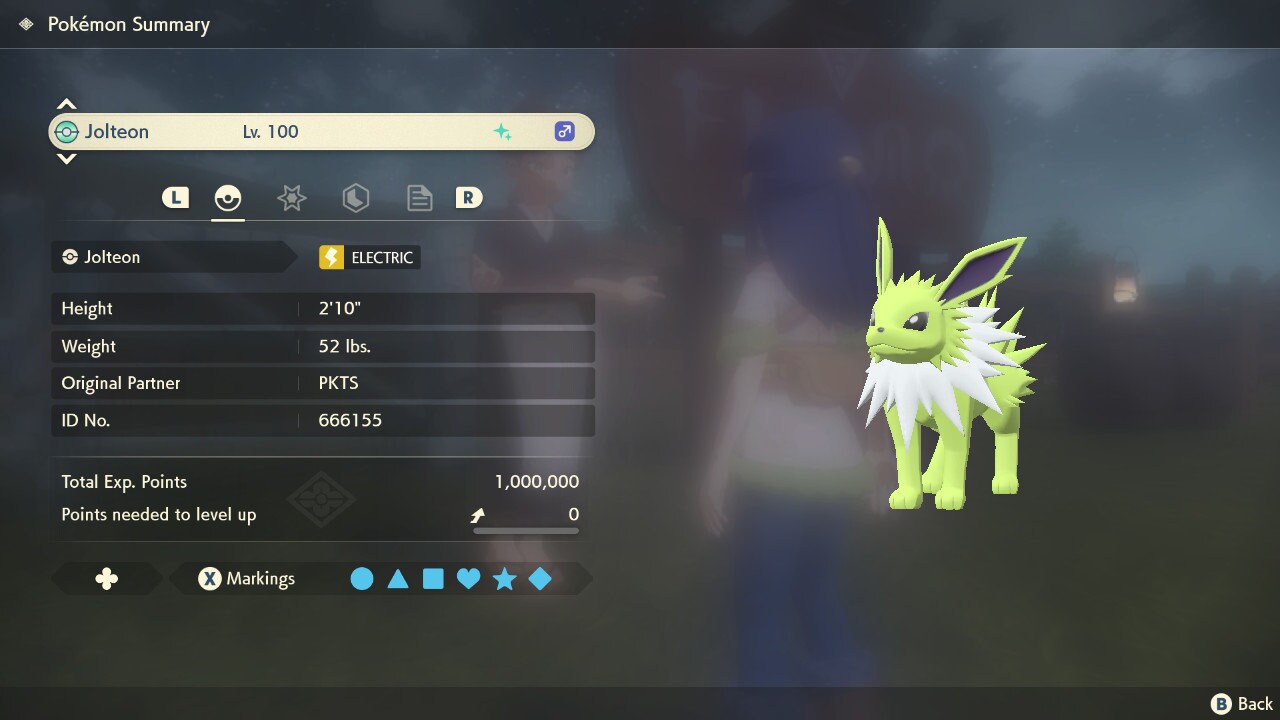Open the hexagon shield moves tab
Viewport: 1280px width, 720px height.
point(355,198)
